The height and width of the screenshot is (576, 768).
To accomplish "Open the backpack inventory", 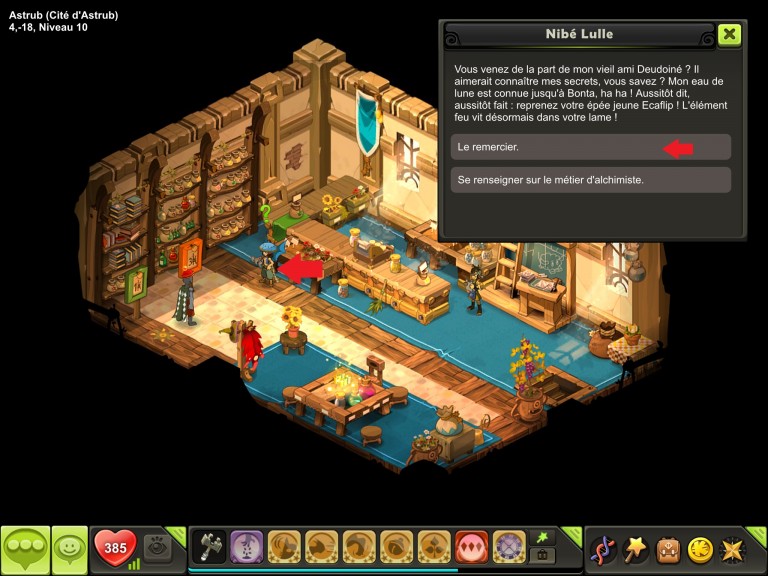I will pyautogui.click(x=667, y=549).
